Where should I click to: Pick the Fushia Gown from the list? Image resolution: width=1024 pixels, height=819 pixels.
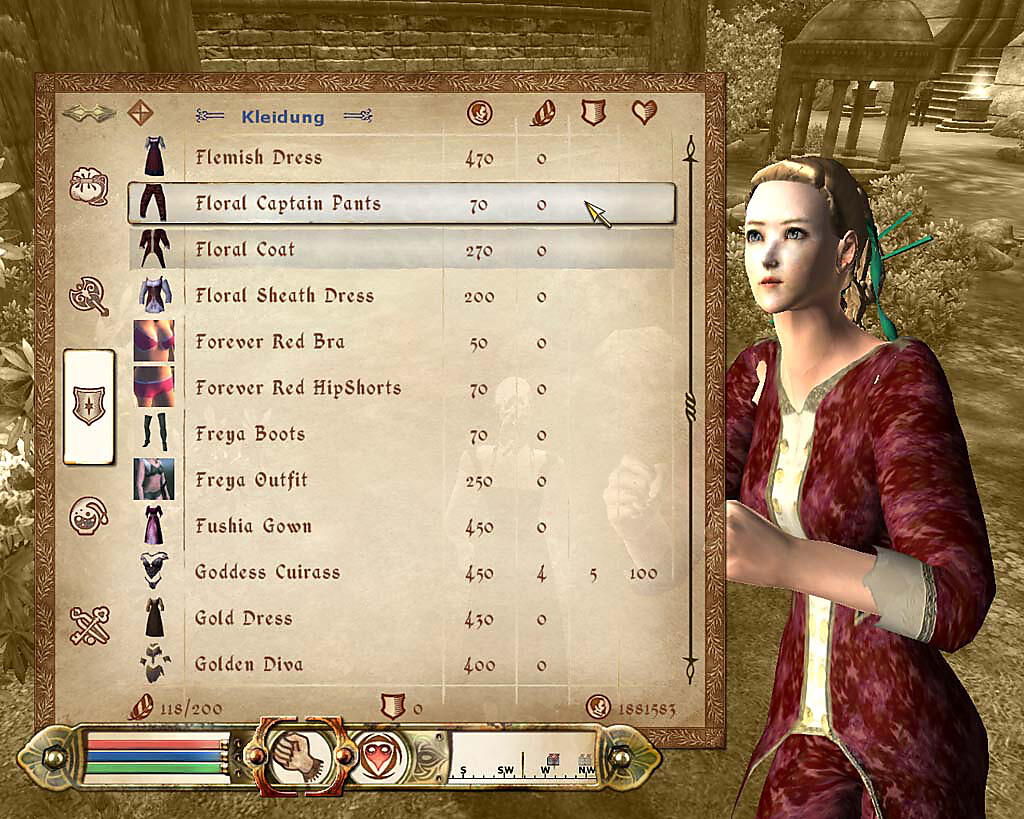click(253, 526)
